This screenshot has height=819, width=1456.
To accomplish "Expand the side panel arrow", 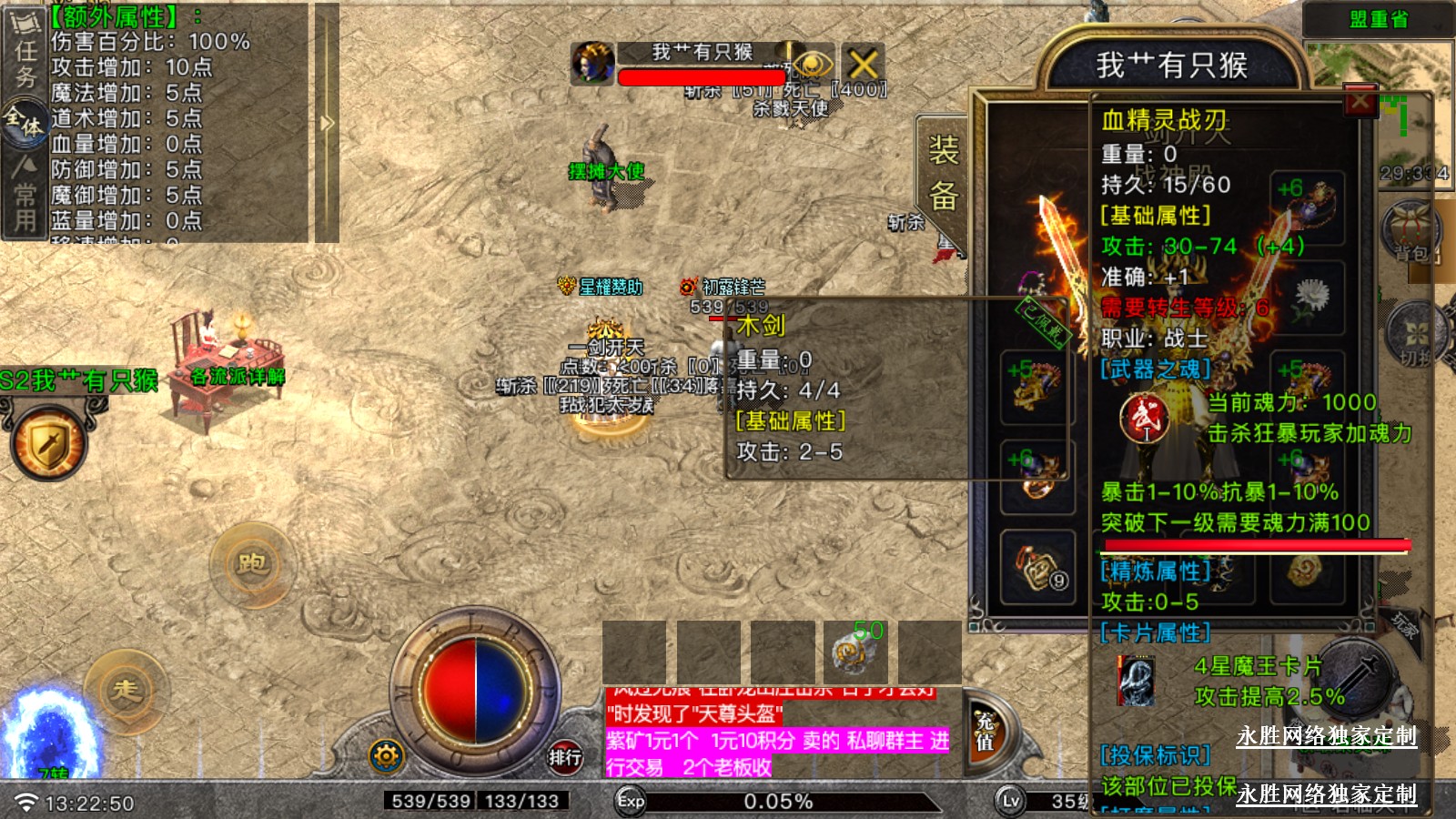I will (x=328, y=123).
